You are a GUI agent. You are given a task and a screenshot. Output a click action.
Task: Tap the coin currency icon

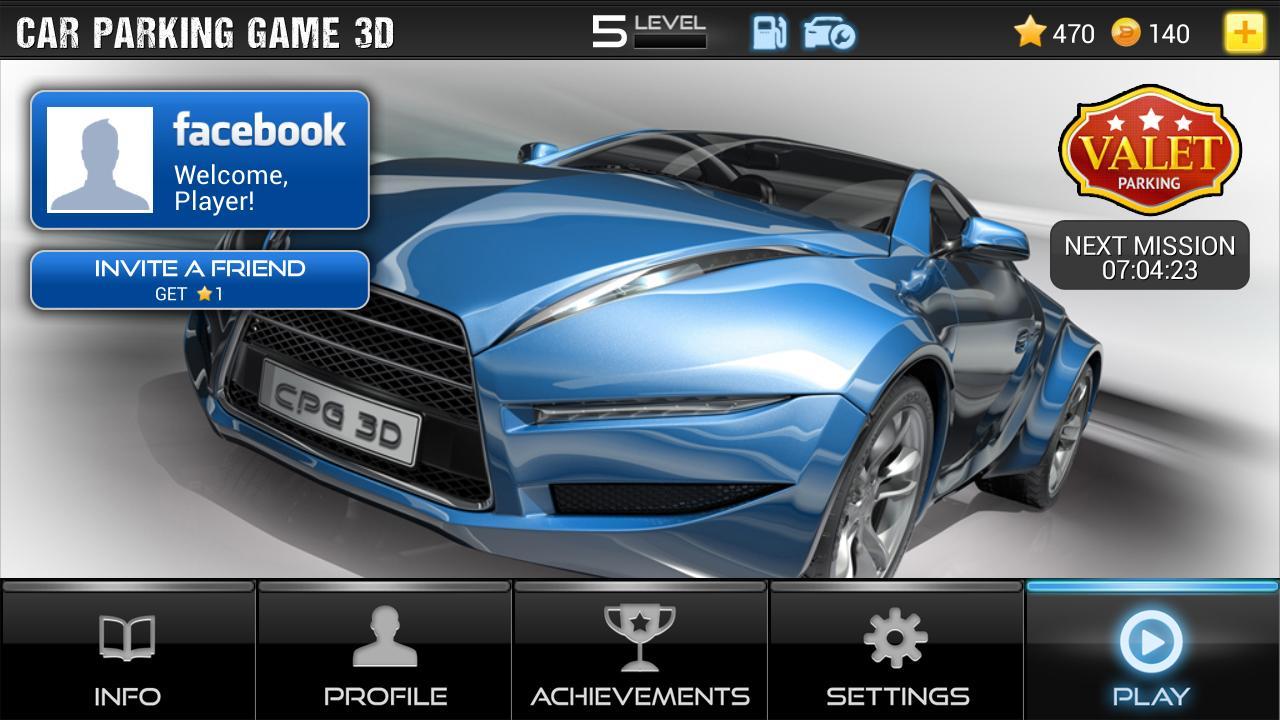click(1125, 33)
